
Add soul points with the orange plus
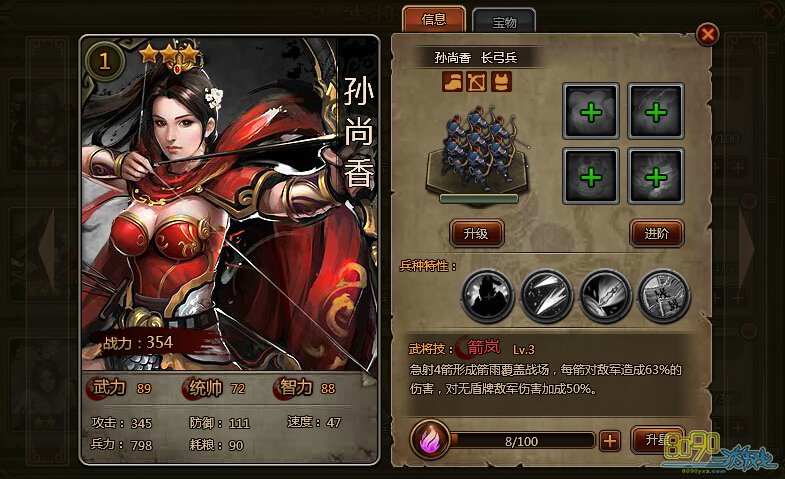pos(611,440)
